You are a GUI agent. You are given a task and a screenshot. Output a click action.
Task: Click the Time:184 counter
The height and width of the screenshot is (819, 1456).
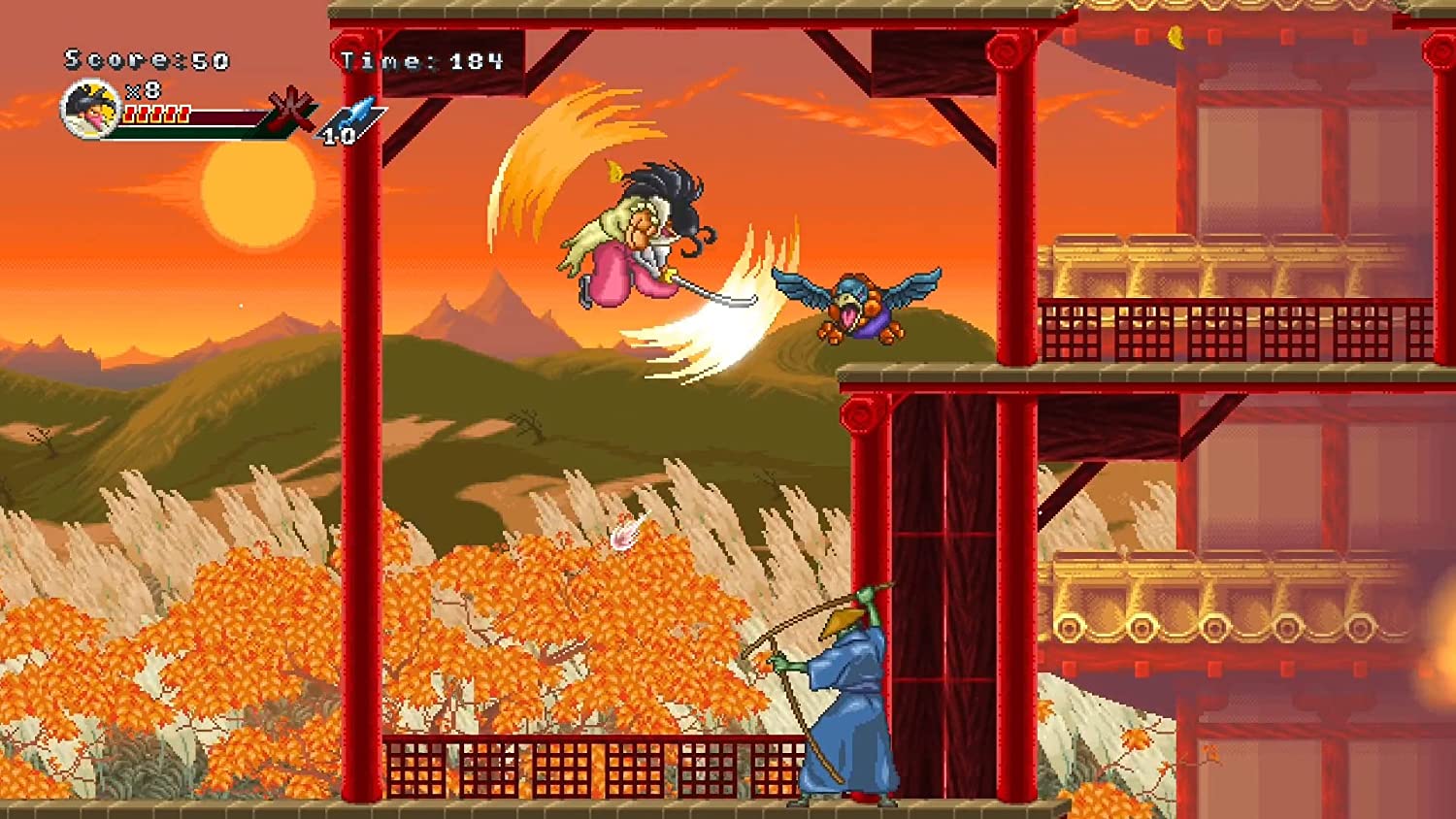click(x=420, y=58)
